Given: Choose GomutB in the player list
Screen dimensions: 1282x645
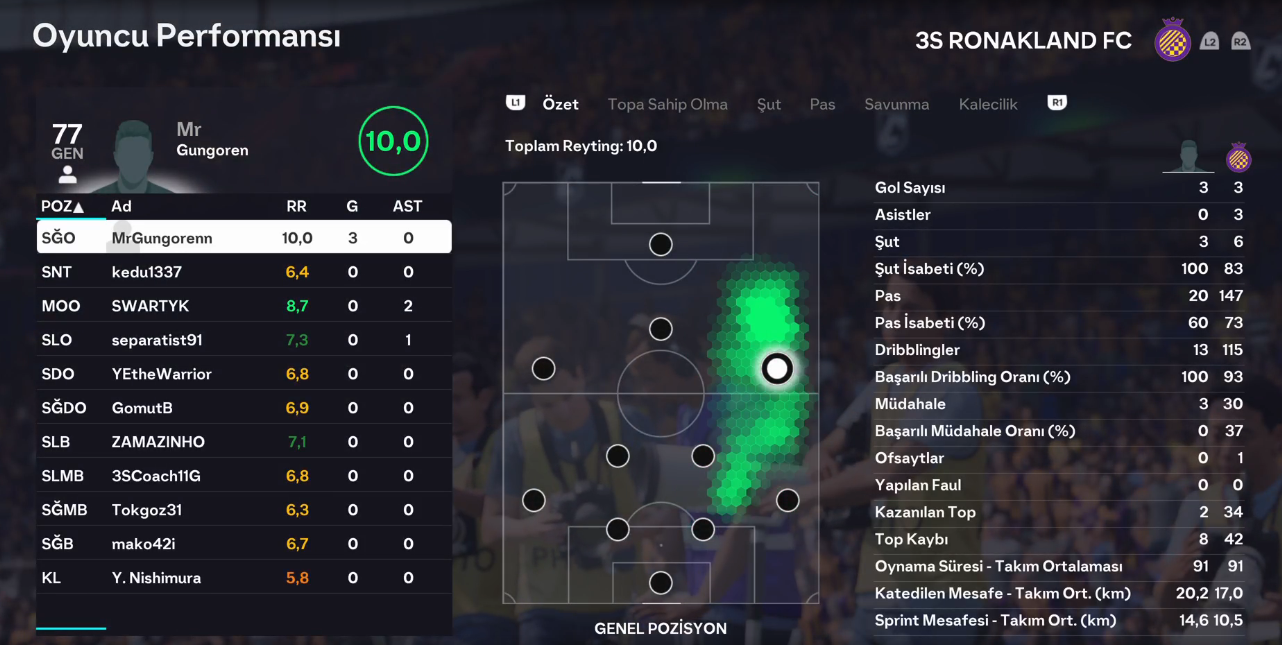Looking at the screenshot, I should click(244, 408).
